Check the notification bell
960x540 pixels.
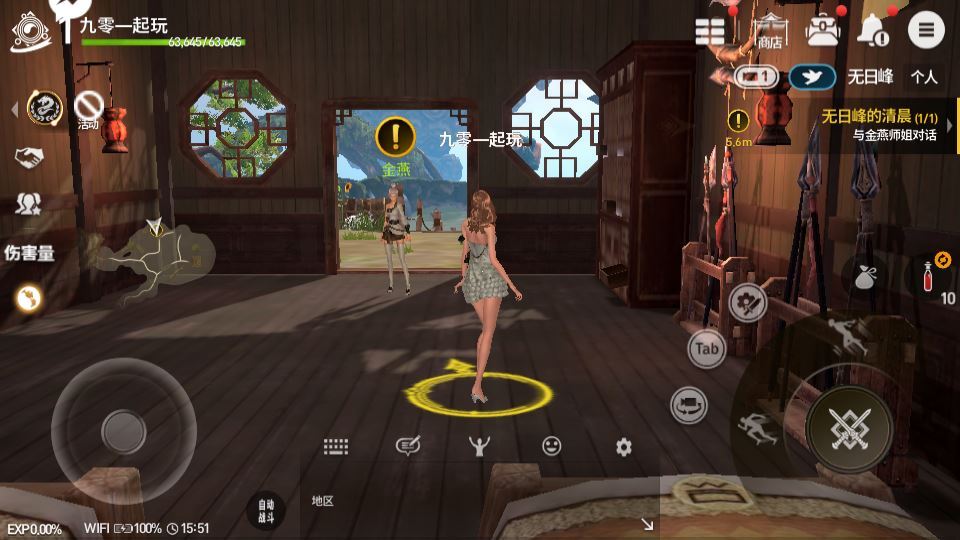pos(871,31)
